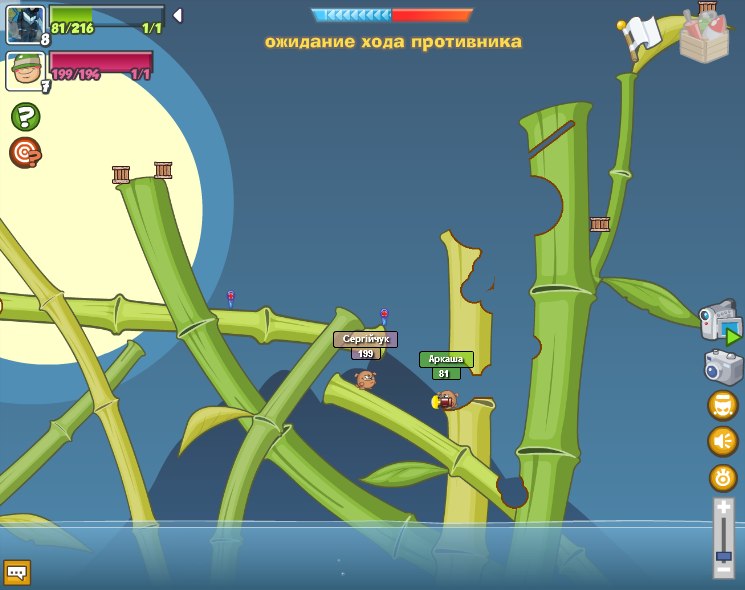Collapse the player panel with the white arrow
This screenshot has width=745, height=590.
(x=177, y=15)
